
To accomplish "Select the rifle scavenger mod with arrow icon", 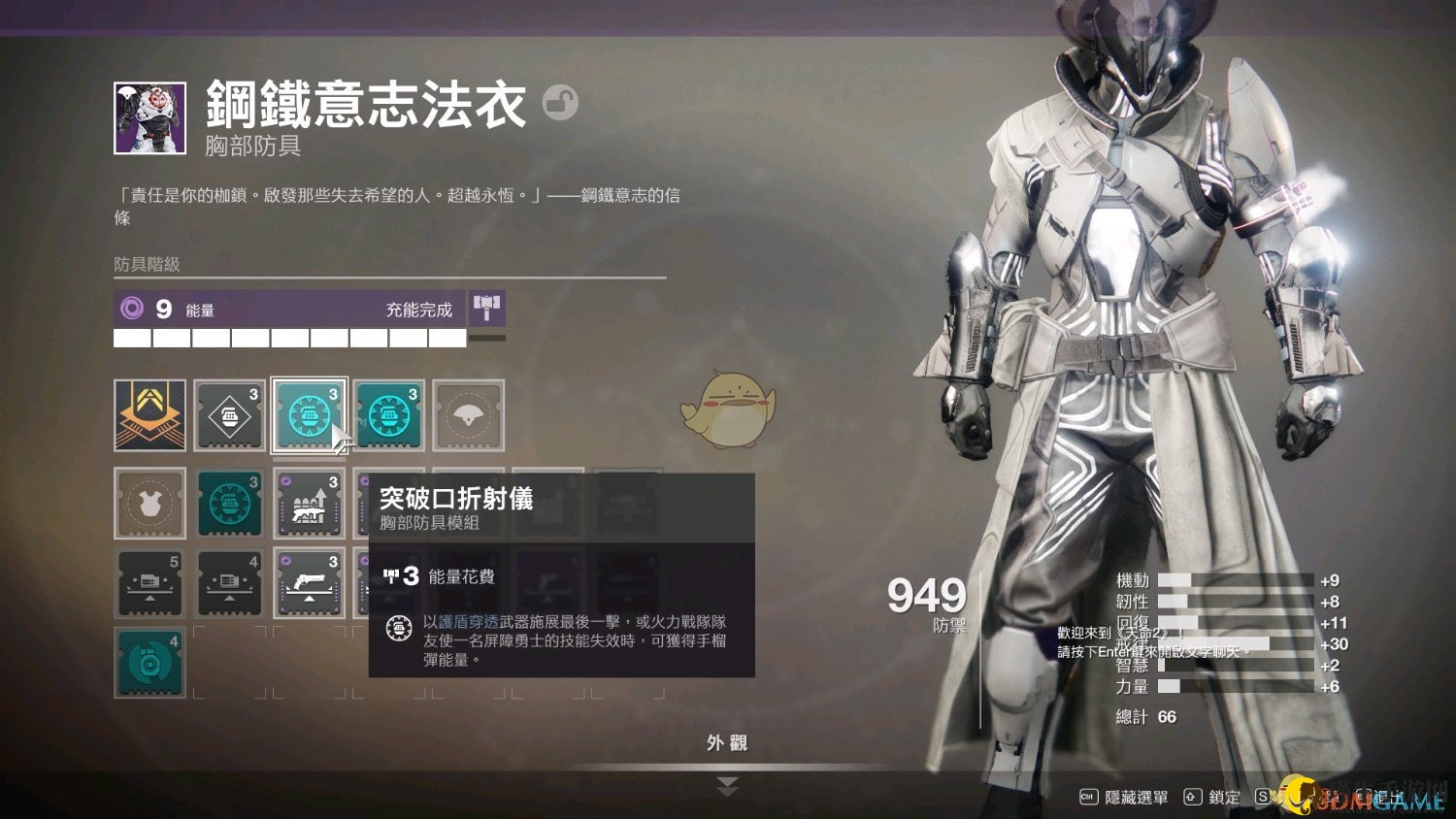I will point(309,503).
